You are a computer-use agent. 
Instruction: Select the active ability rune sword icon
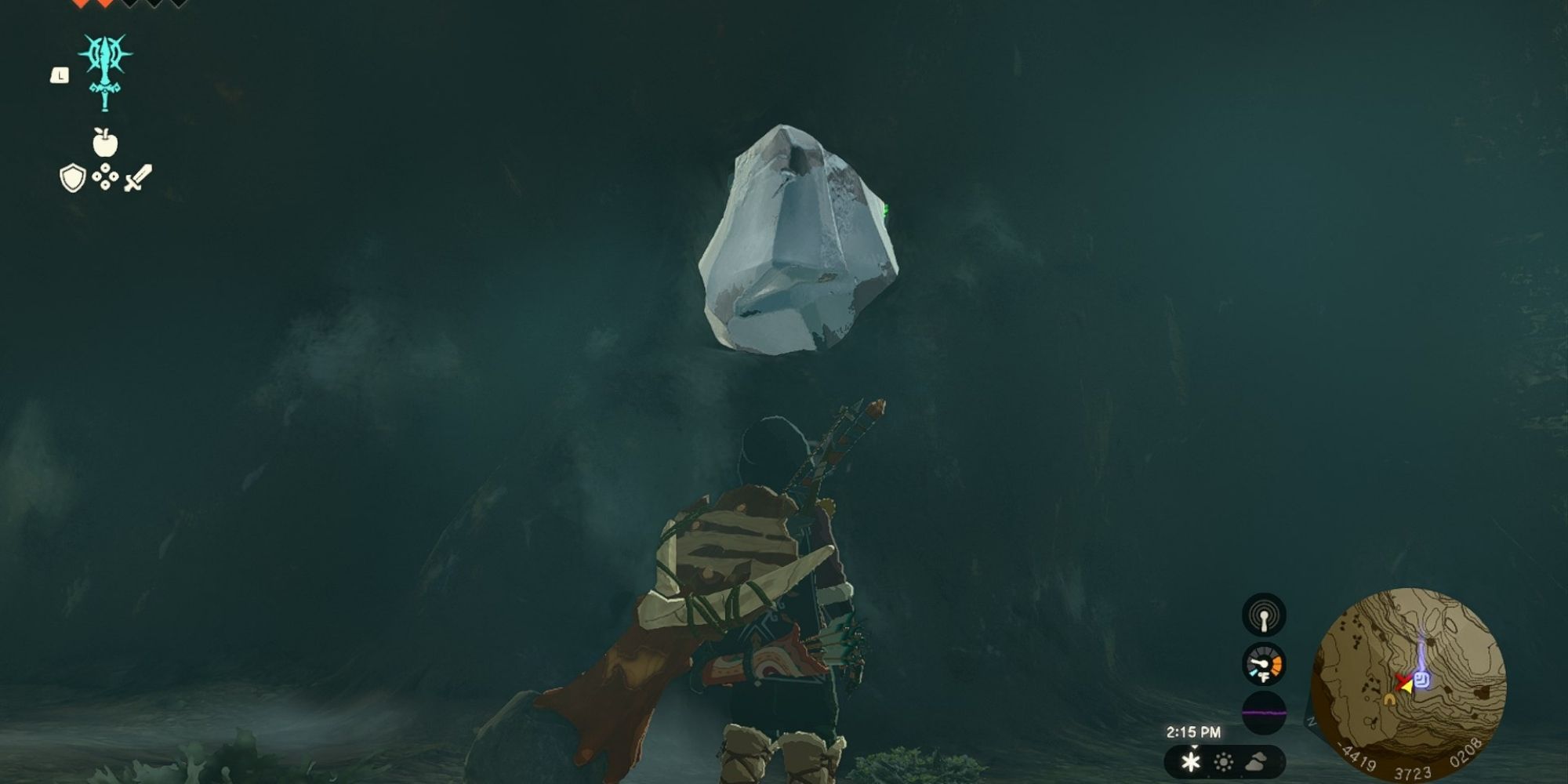coord(105,71)
